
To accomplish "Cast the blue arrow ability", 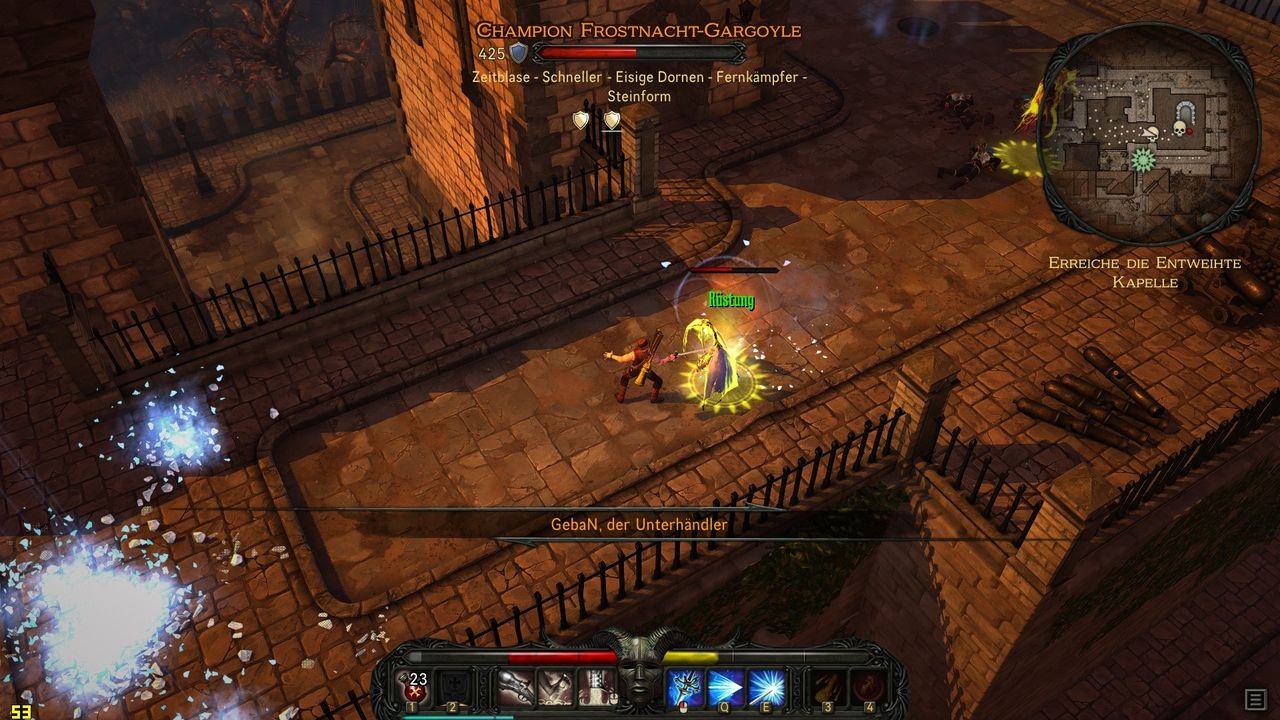I will (x=726, y=688).
